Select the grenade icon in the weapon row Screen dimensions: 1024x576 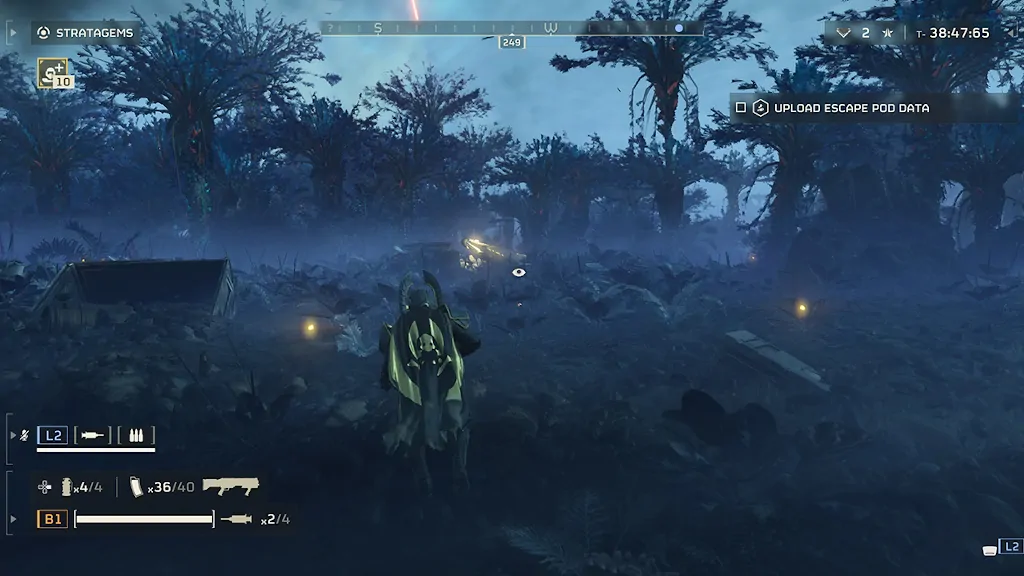[68, 487]
